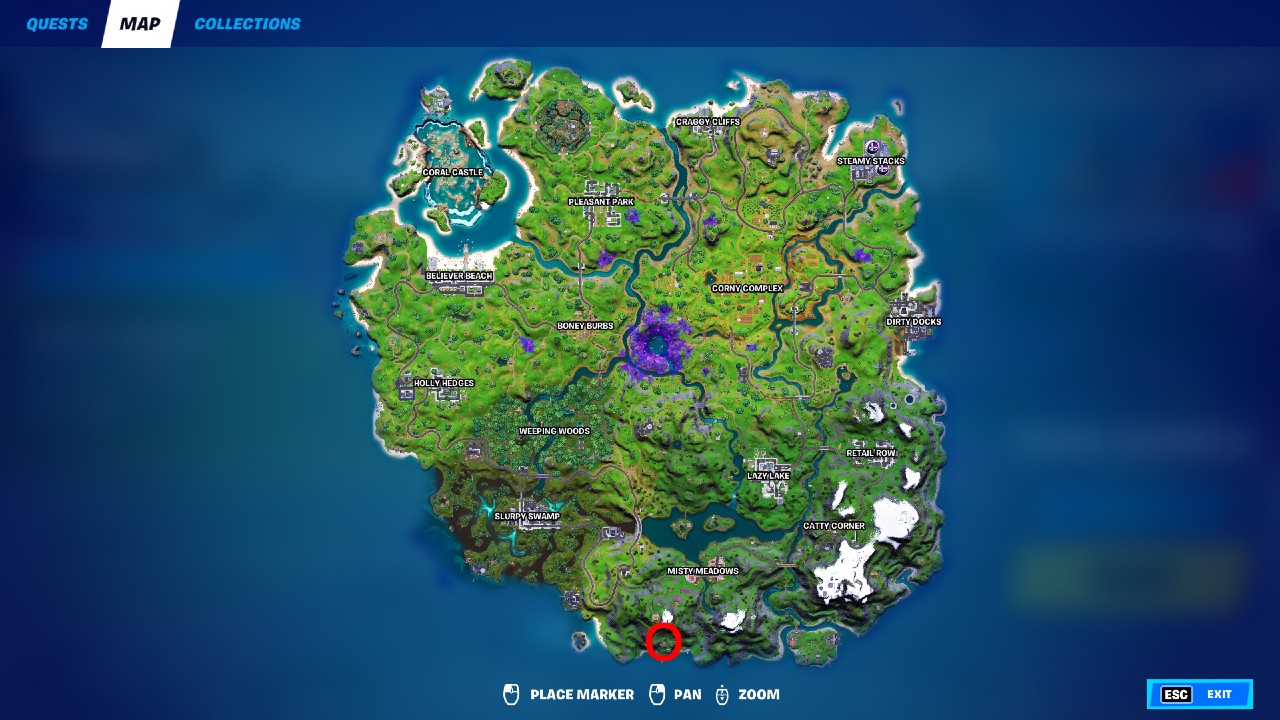Viewport: 1280px width, 720px height.
Task: Open the Collections tab
Action: [x=246, y=23]
